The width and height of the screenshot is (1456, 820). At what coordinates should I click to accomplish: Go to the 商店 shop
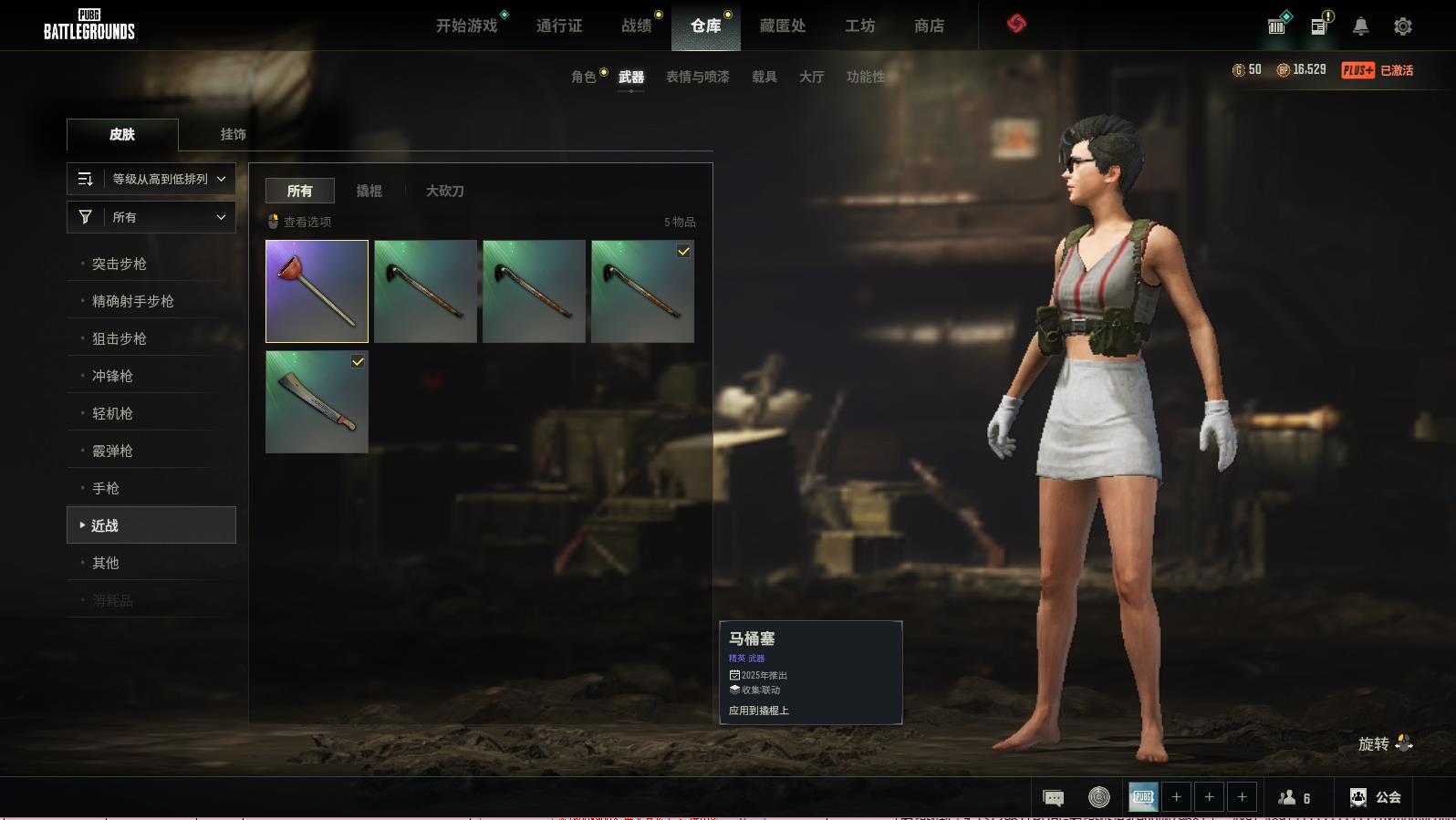[929, 26]
